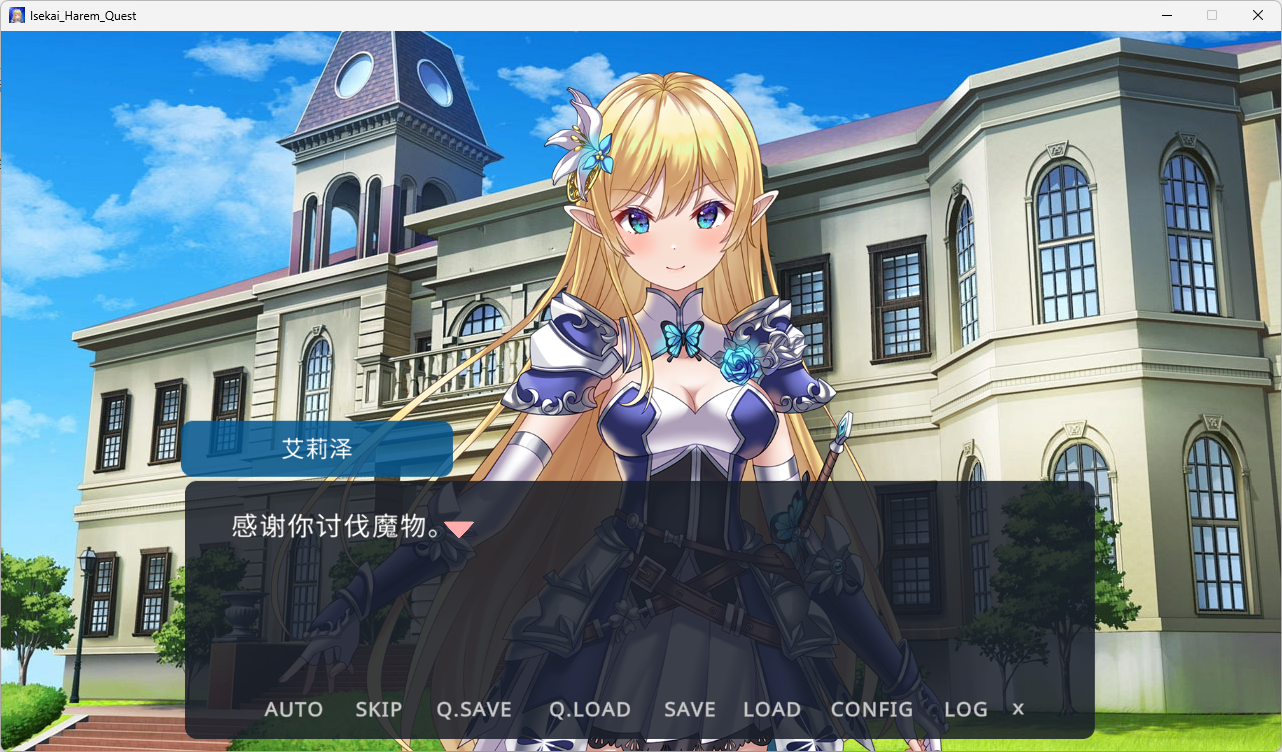Hide the dialogue box with x

(1018, 709)
